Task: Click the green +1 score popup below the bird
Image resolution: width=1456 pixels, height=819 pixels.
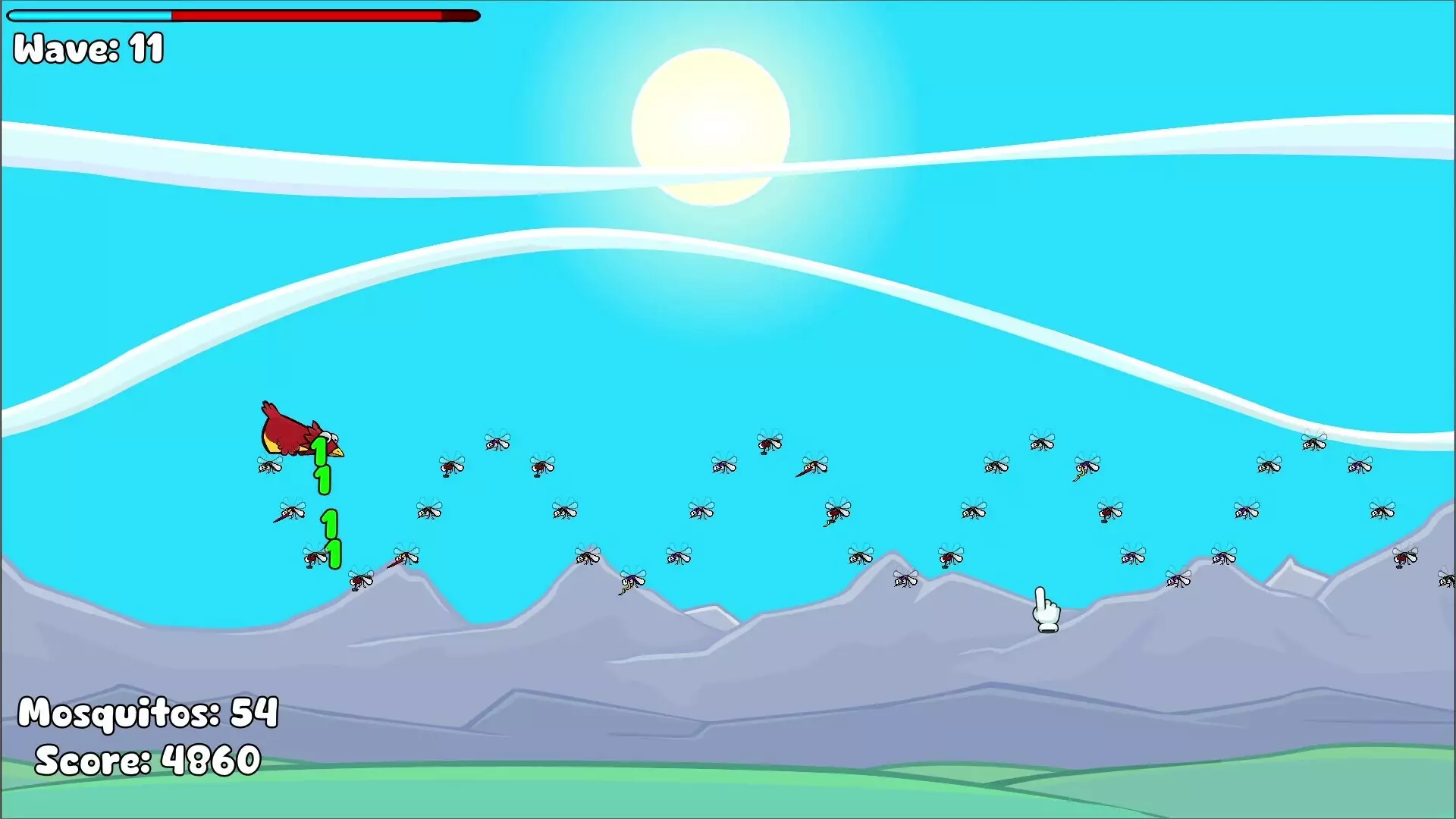Action: click(321, 463)
